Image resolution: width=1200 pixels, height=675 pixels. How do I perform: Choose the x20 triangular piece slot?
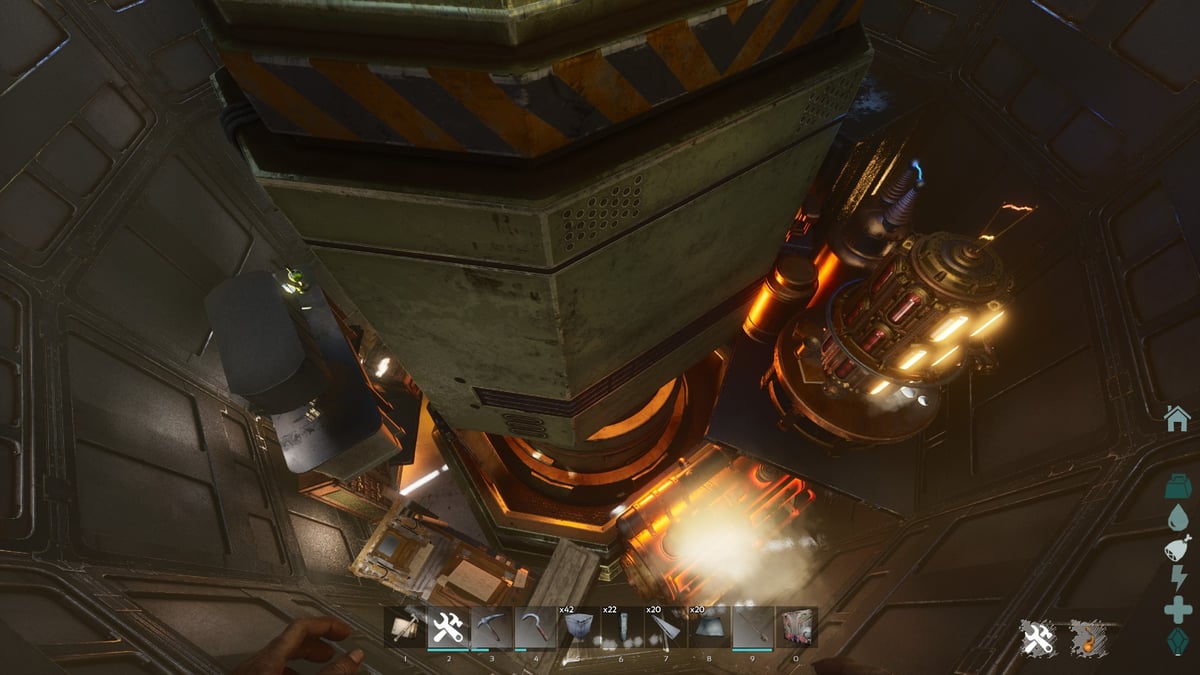click(x=666, y=628)
